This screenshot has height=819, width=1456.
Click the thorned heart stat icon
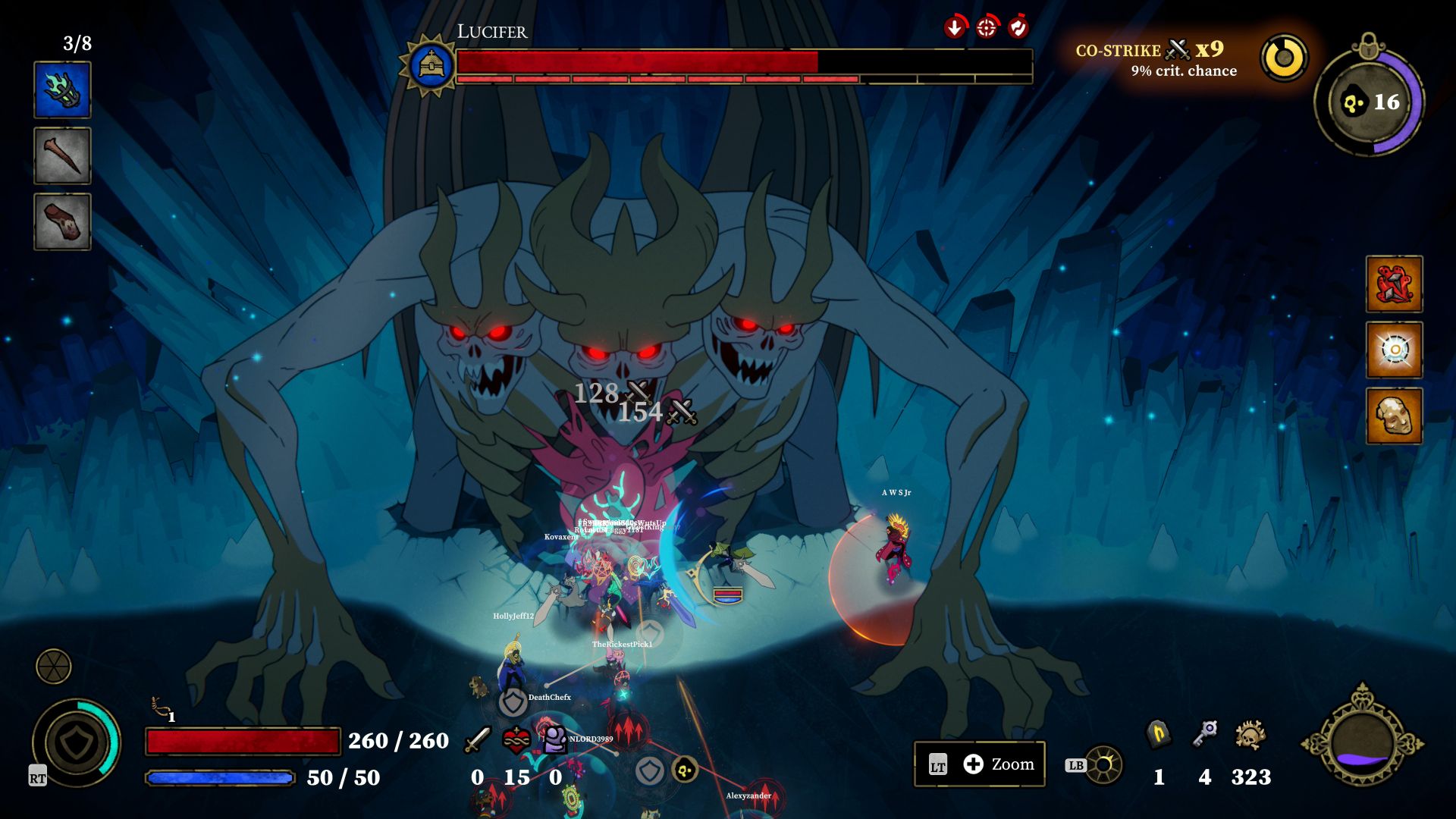tap(516, 739)
